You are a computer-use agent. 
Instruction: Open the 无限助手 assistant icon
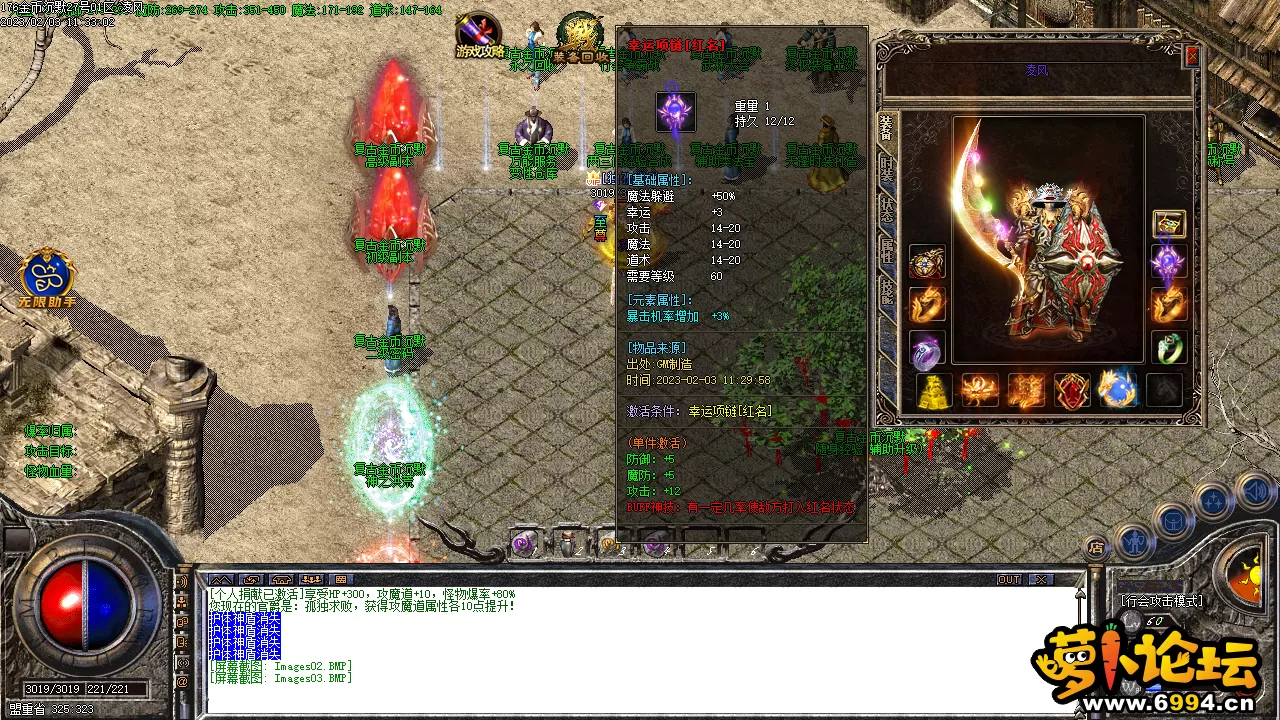click(47, 278)
